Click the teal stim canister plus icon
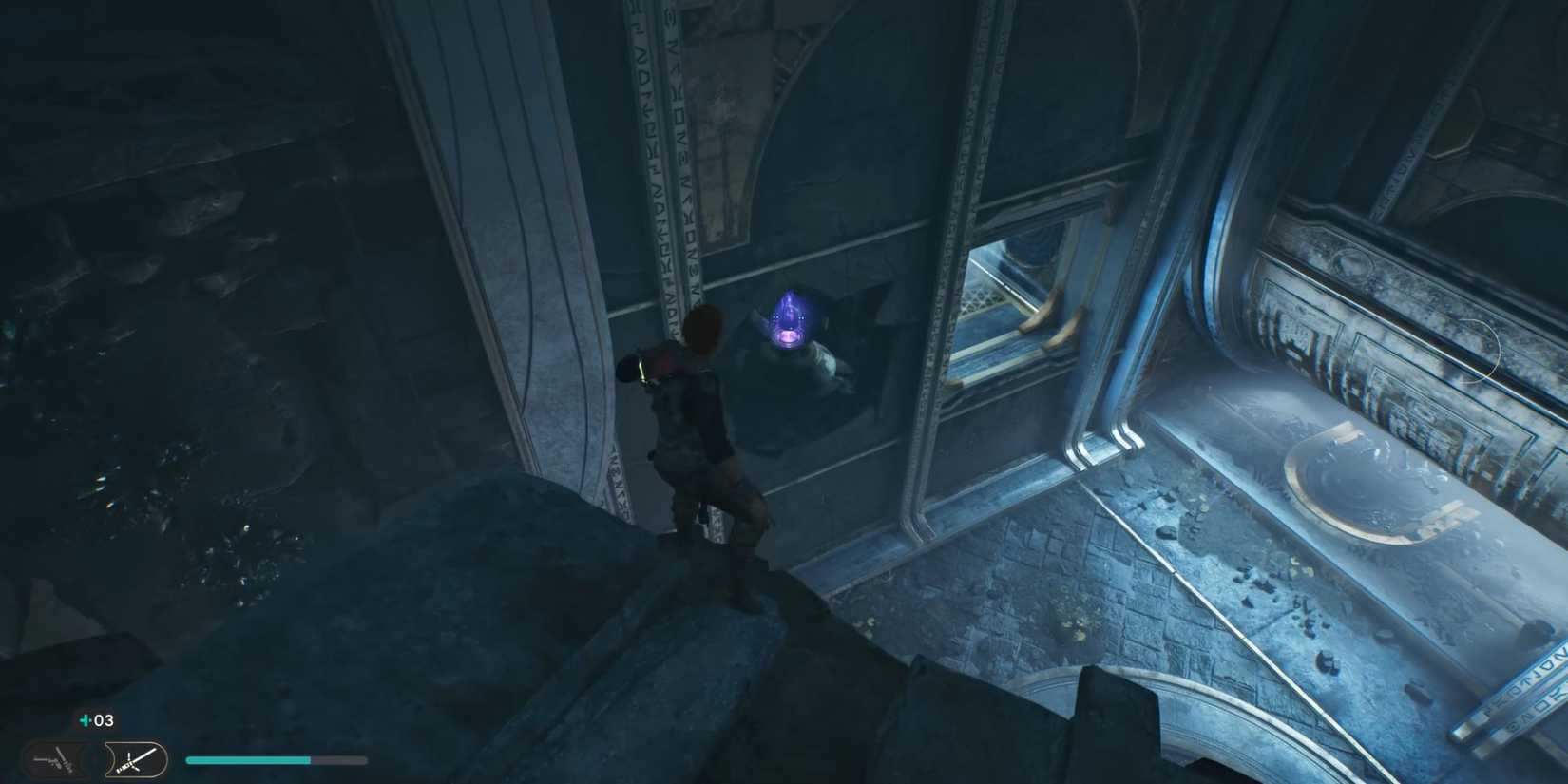 84,719
